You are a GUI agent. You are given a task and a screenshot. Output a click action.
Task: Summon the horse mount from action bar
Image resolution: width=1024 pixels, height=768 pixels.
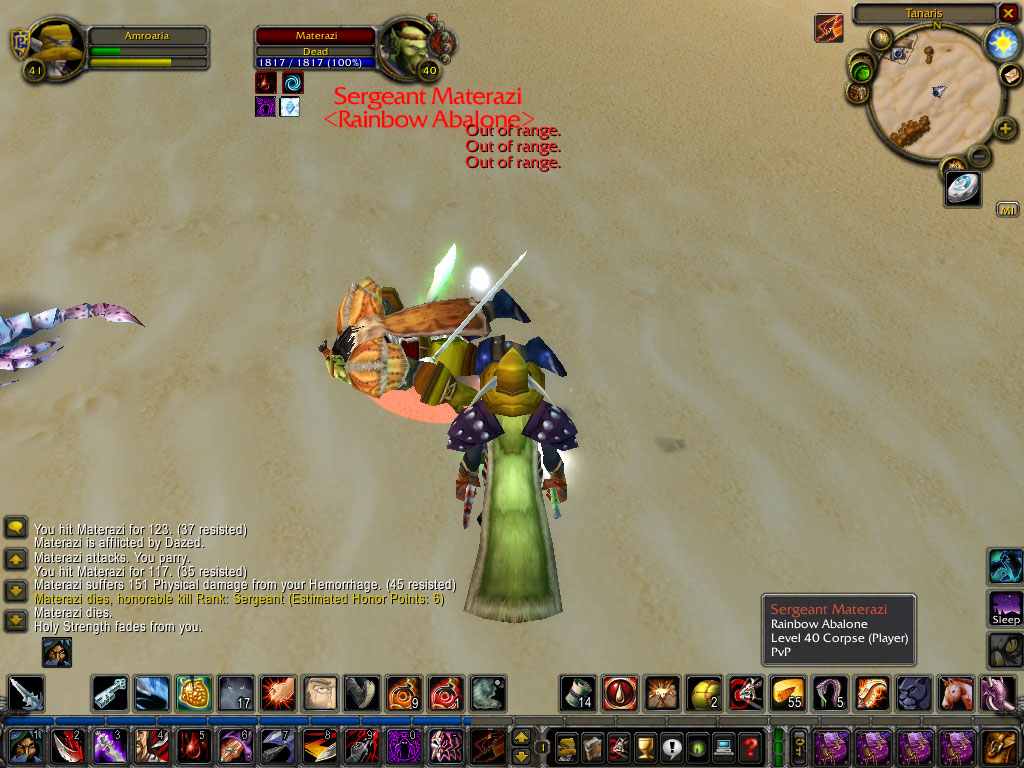pos(955,692)
